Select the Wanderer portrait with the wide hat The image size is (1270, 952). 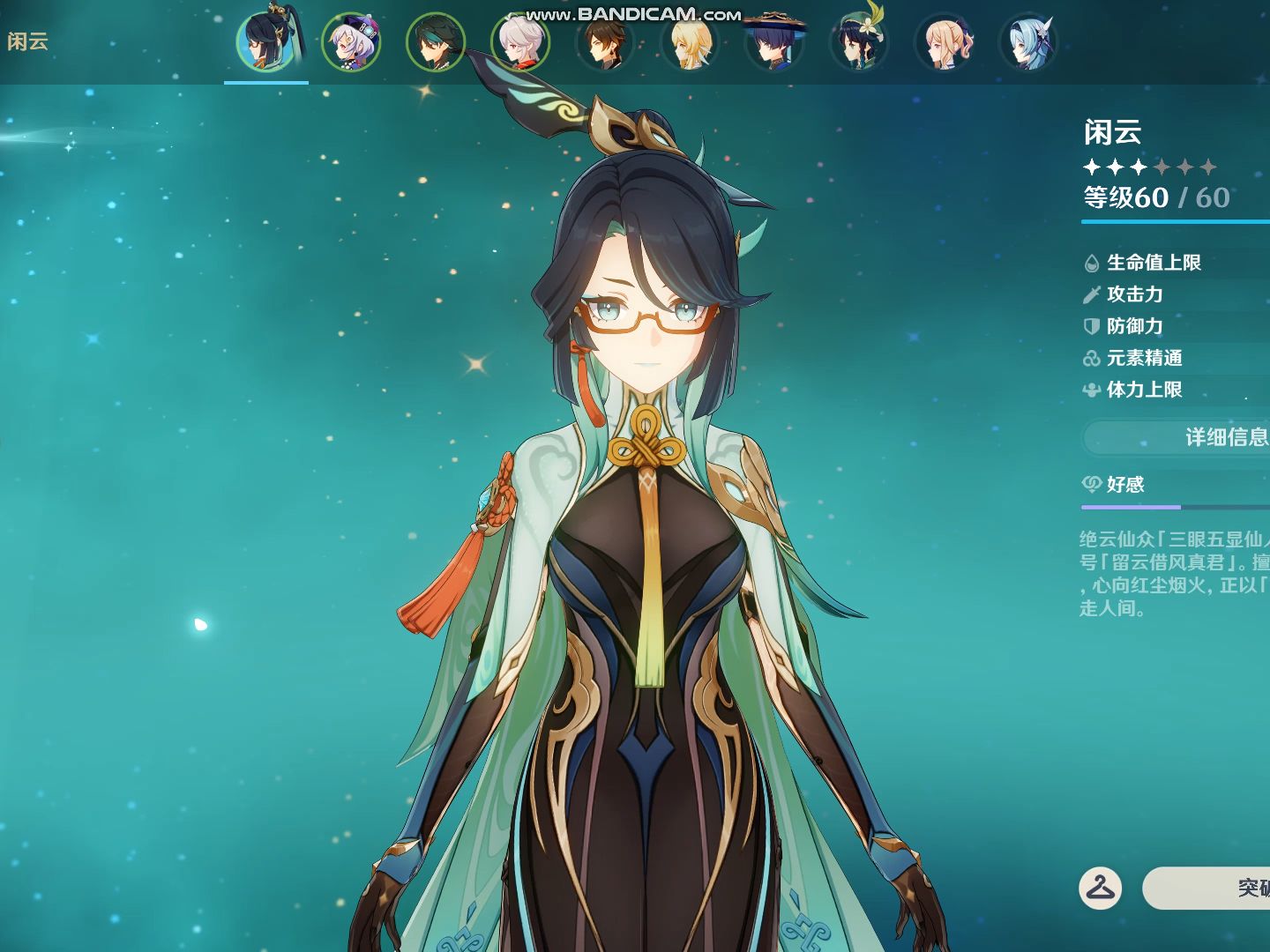point(774,42)
